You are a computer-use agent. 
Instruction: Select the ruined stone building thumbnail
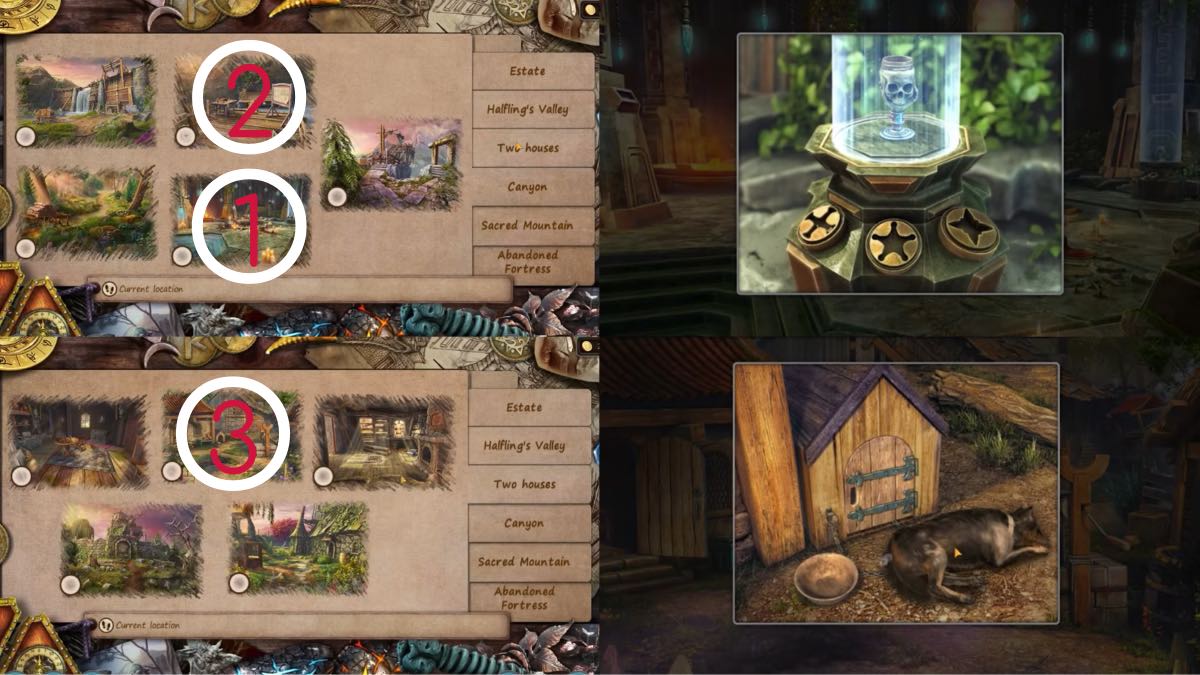point(130,549)
